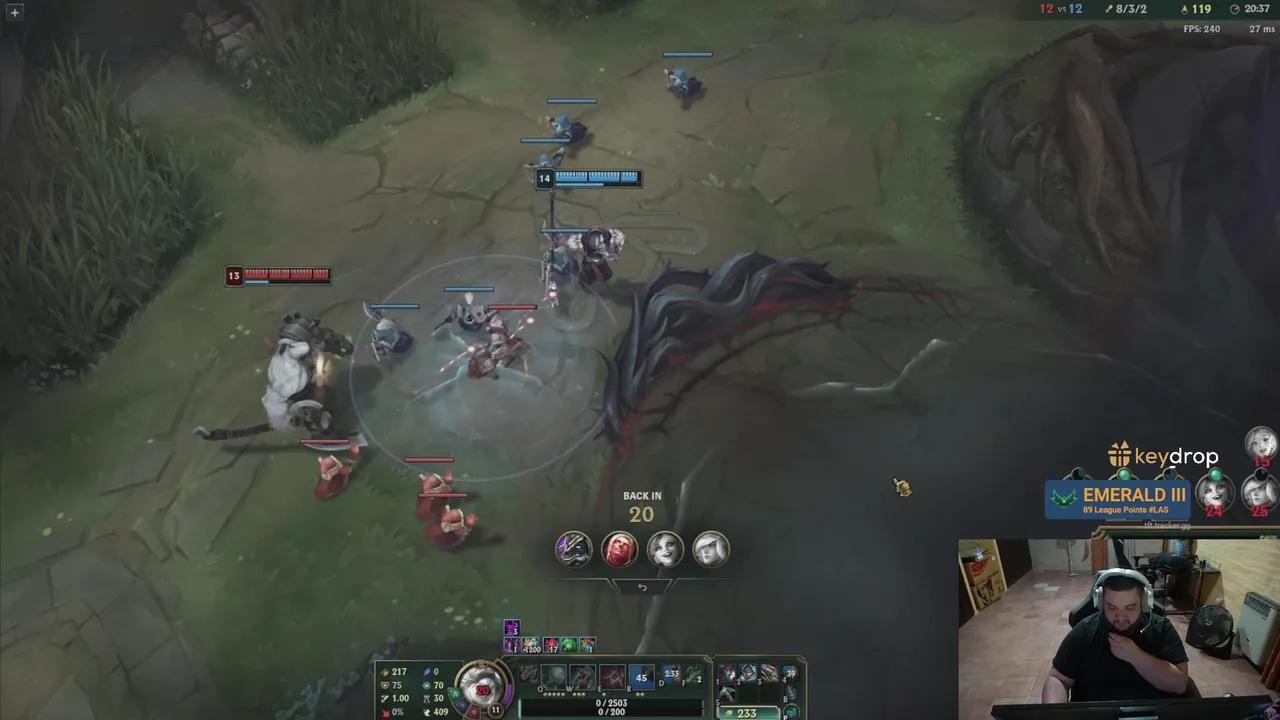The image size is (1280, 720).
Task: Click the trinket showing 39 charges
Action: (x=790, y=673)
